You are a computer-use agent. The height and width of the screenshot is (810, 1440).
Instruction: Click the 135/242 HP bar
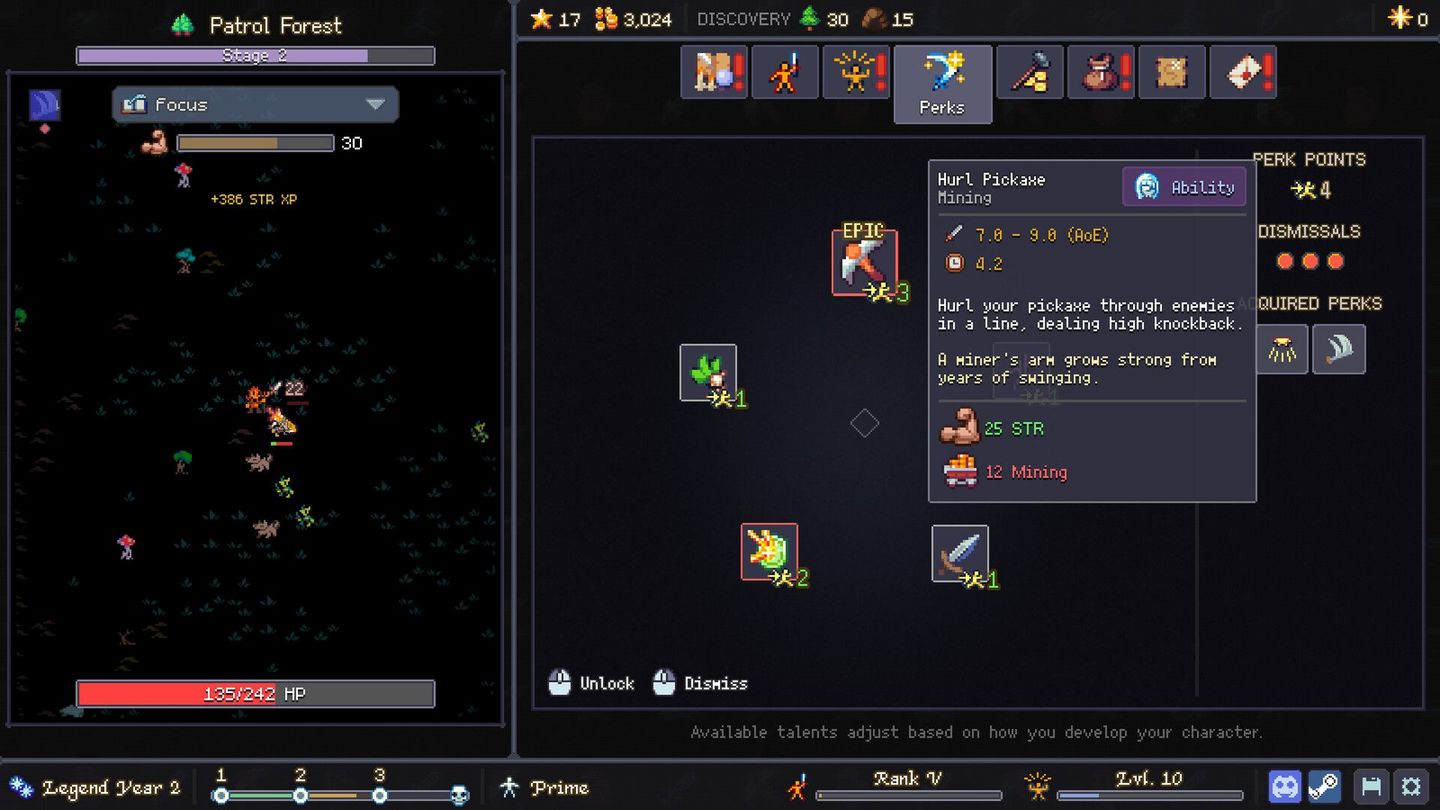click(x=255, y=693)
